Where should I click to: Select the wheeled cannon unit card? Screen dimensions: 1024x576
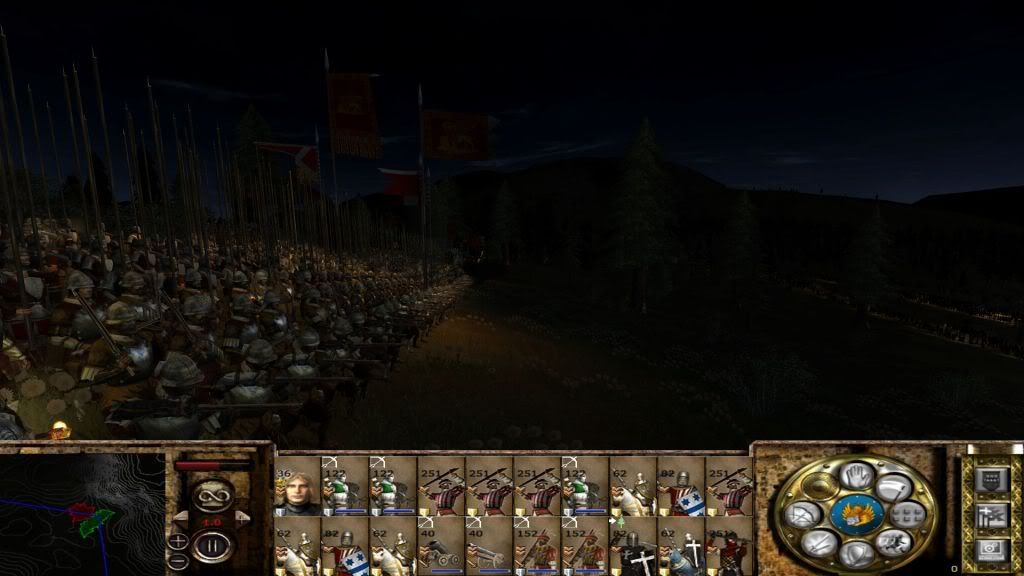tap(441, 546)
